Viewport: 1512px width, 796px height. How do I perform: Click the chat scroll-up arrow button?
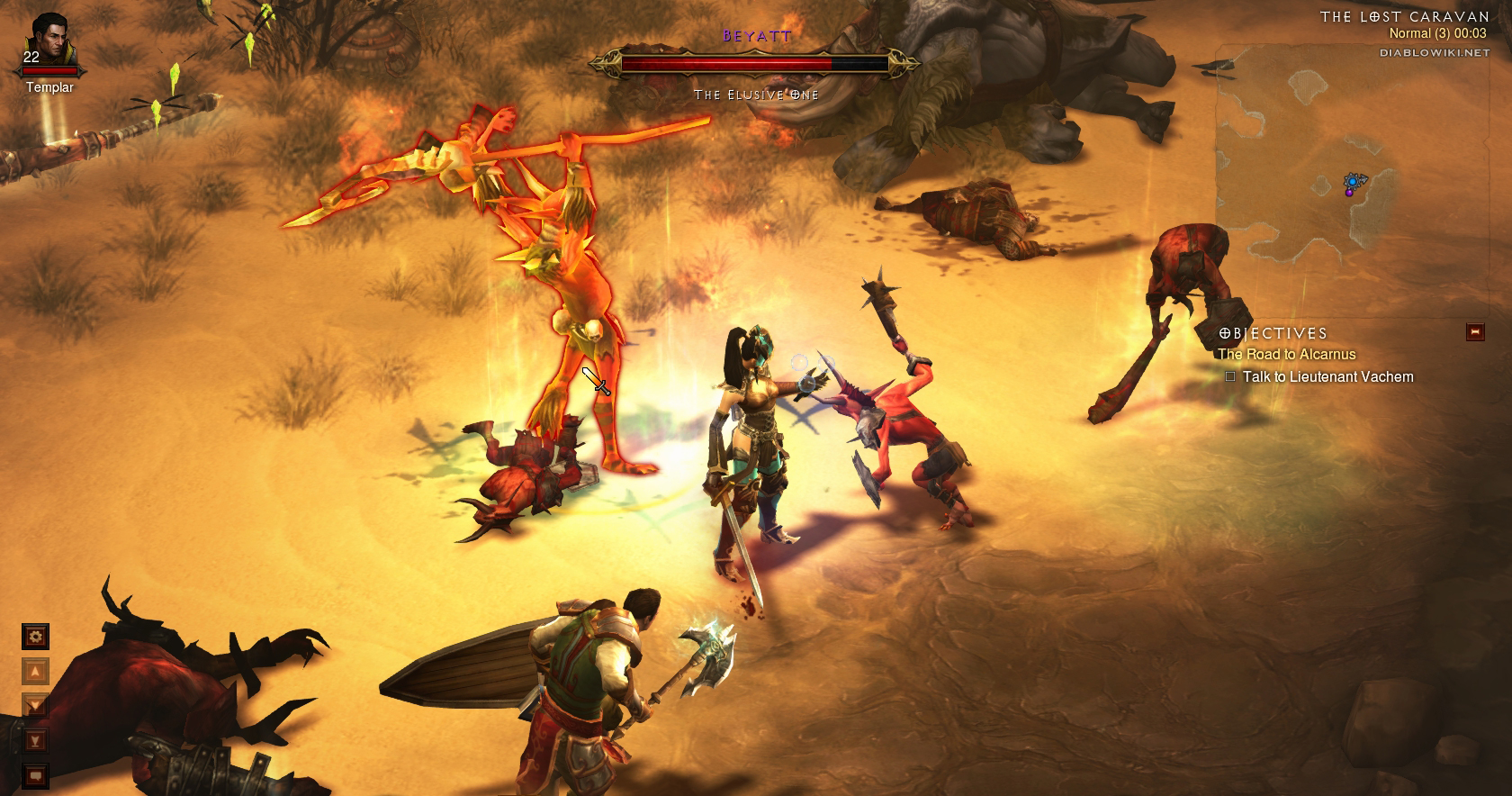(x=36, y=671)
